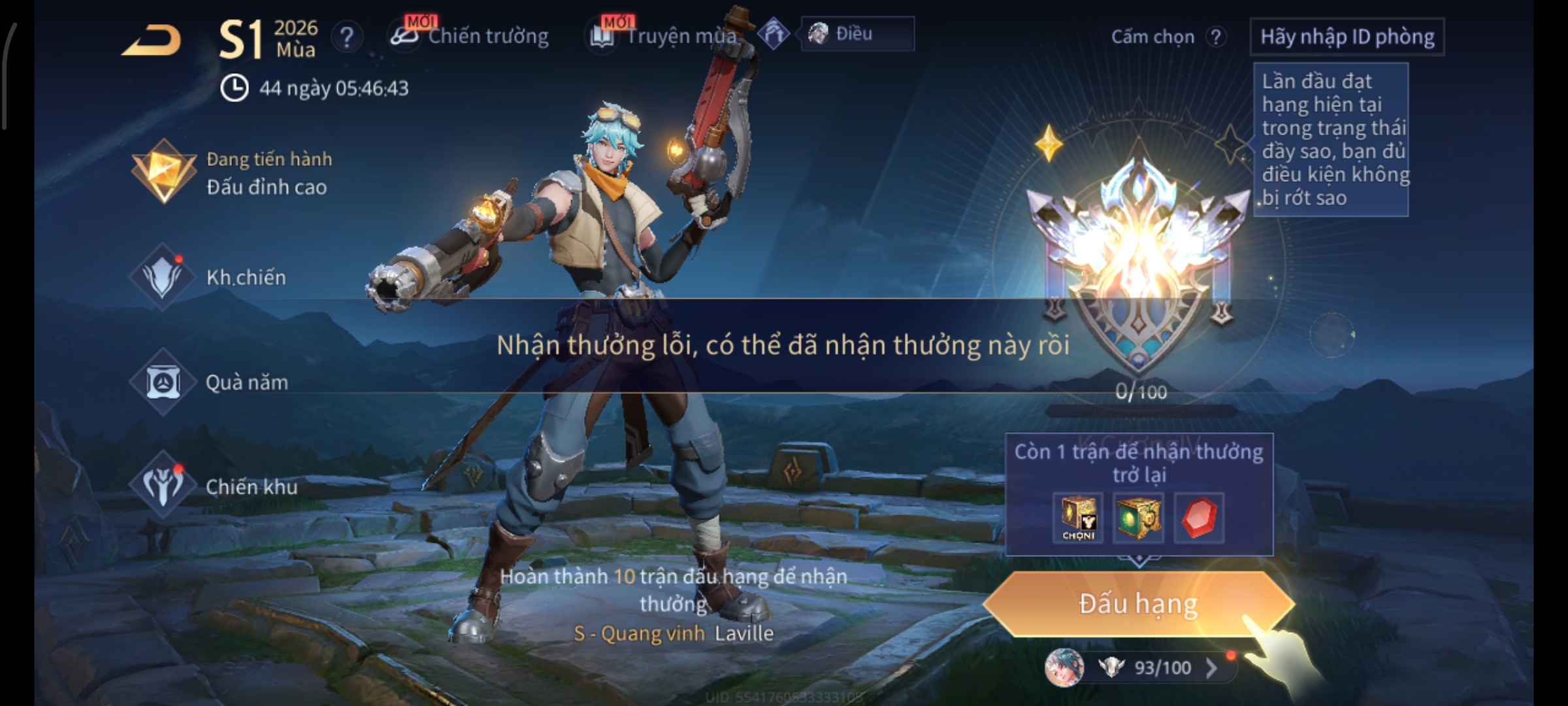
Task: Select the Điều player name box
Action: click(857, 34)
